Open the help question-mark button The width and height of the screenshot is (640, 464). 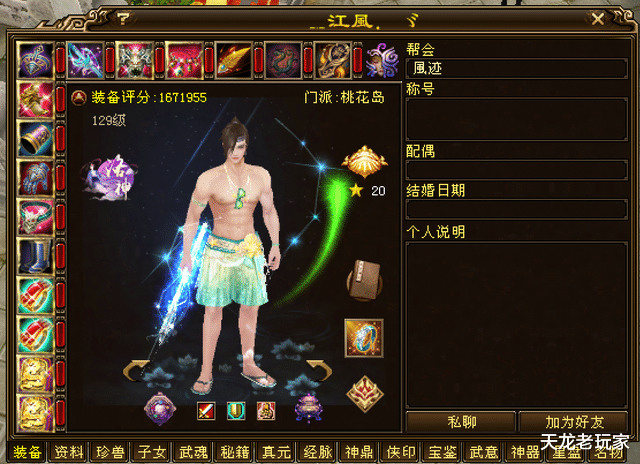[x=122, y=18]
